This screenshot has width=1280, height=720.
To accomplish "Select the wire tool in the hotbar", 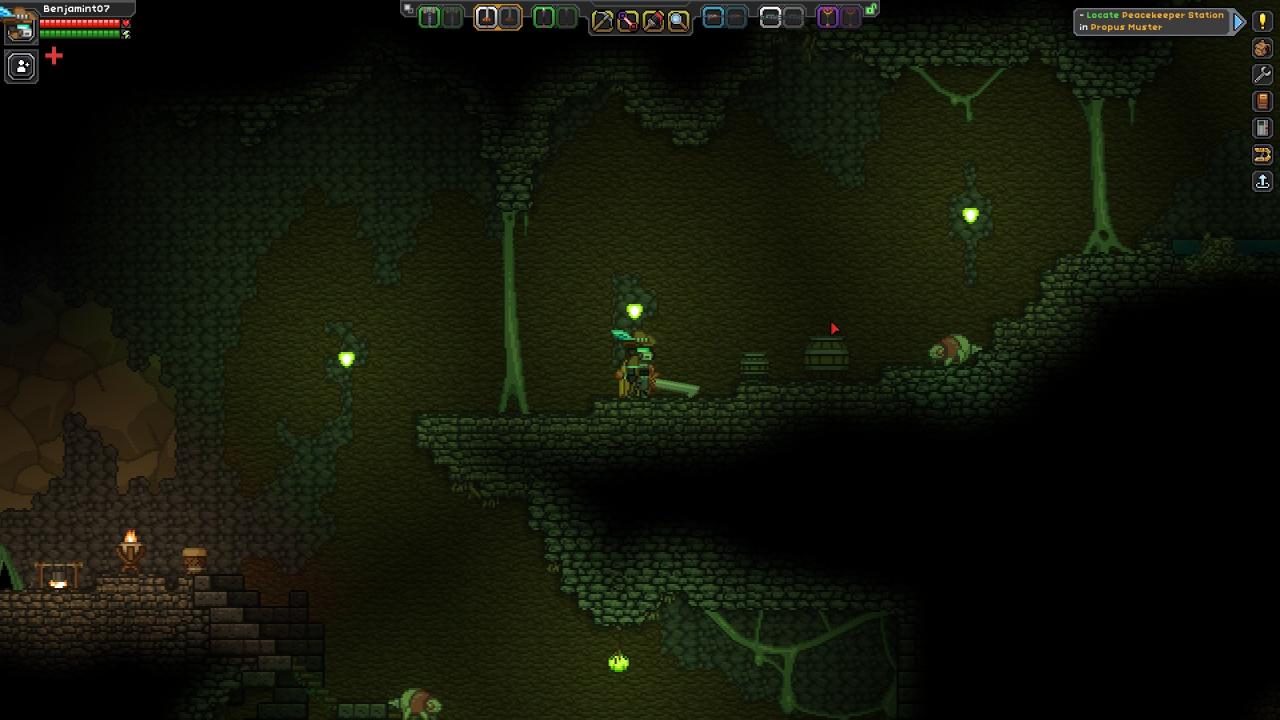I will click(628, 19).
